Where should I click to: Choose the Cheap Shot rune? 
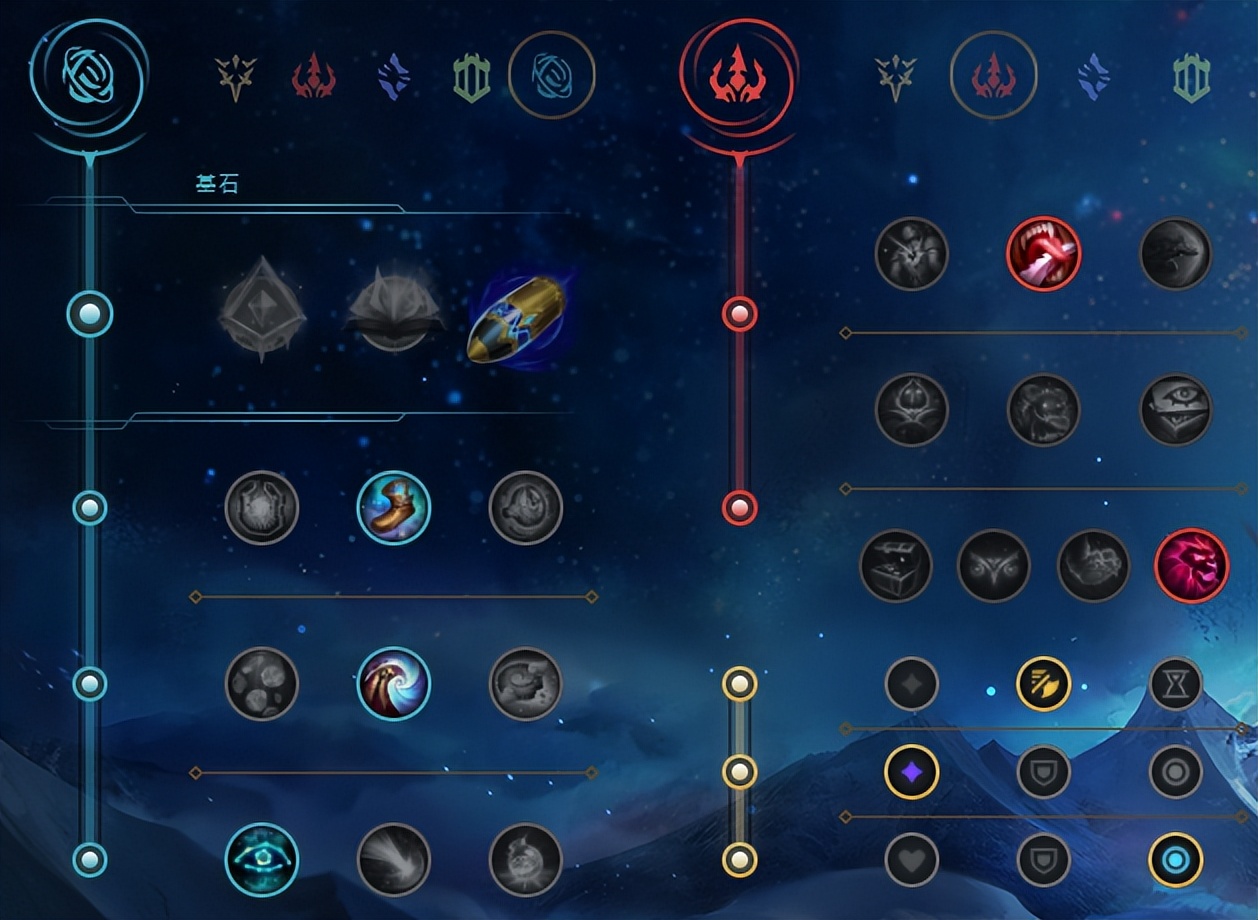pyautogui.click(x=912, y=254)
